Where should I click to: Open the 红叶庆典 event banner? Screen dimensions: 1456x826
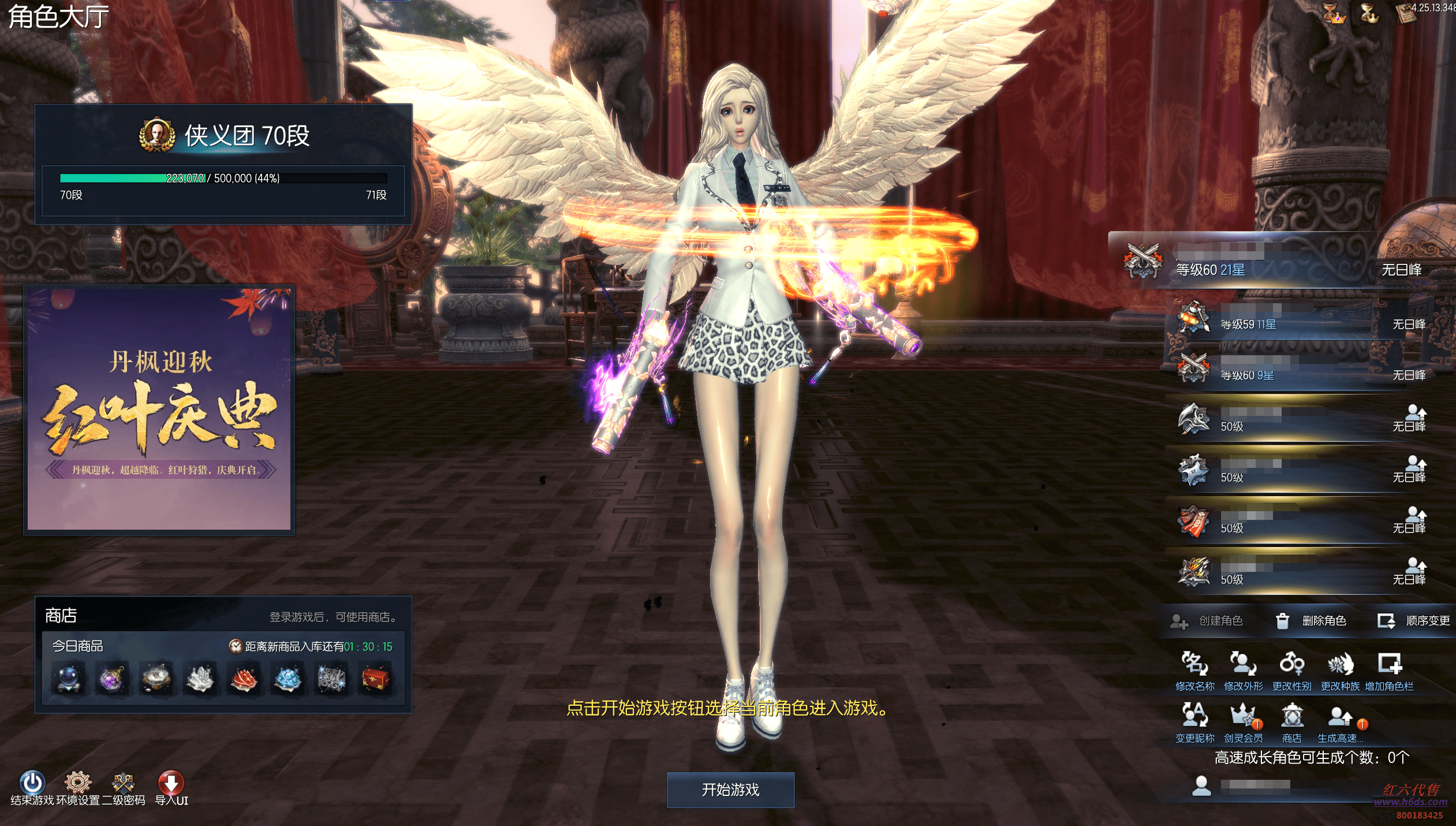tap(159, 409)
